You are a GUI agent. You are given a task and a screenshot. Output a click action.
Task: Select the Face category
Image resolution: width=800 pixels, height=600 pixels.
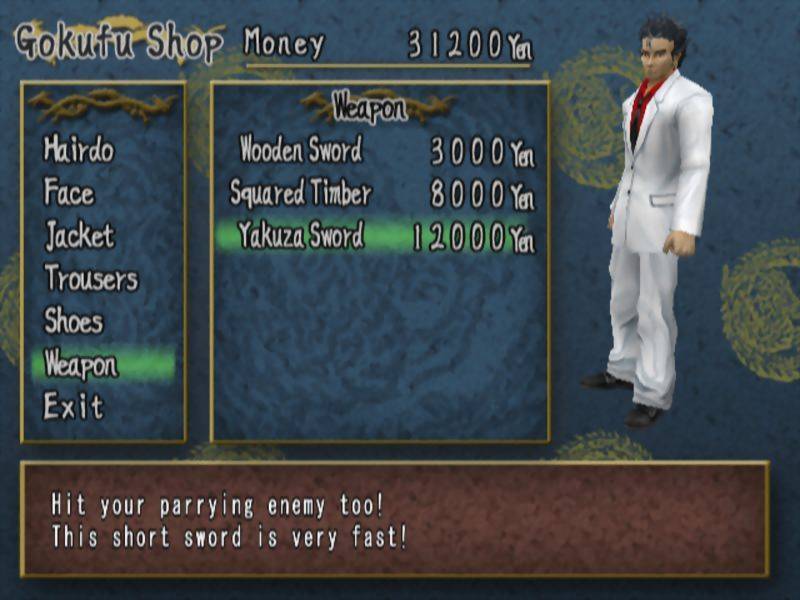pyautogui.click(x=69, y=192)
